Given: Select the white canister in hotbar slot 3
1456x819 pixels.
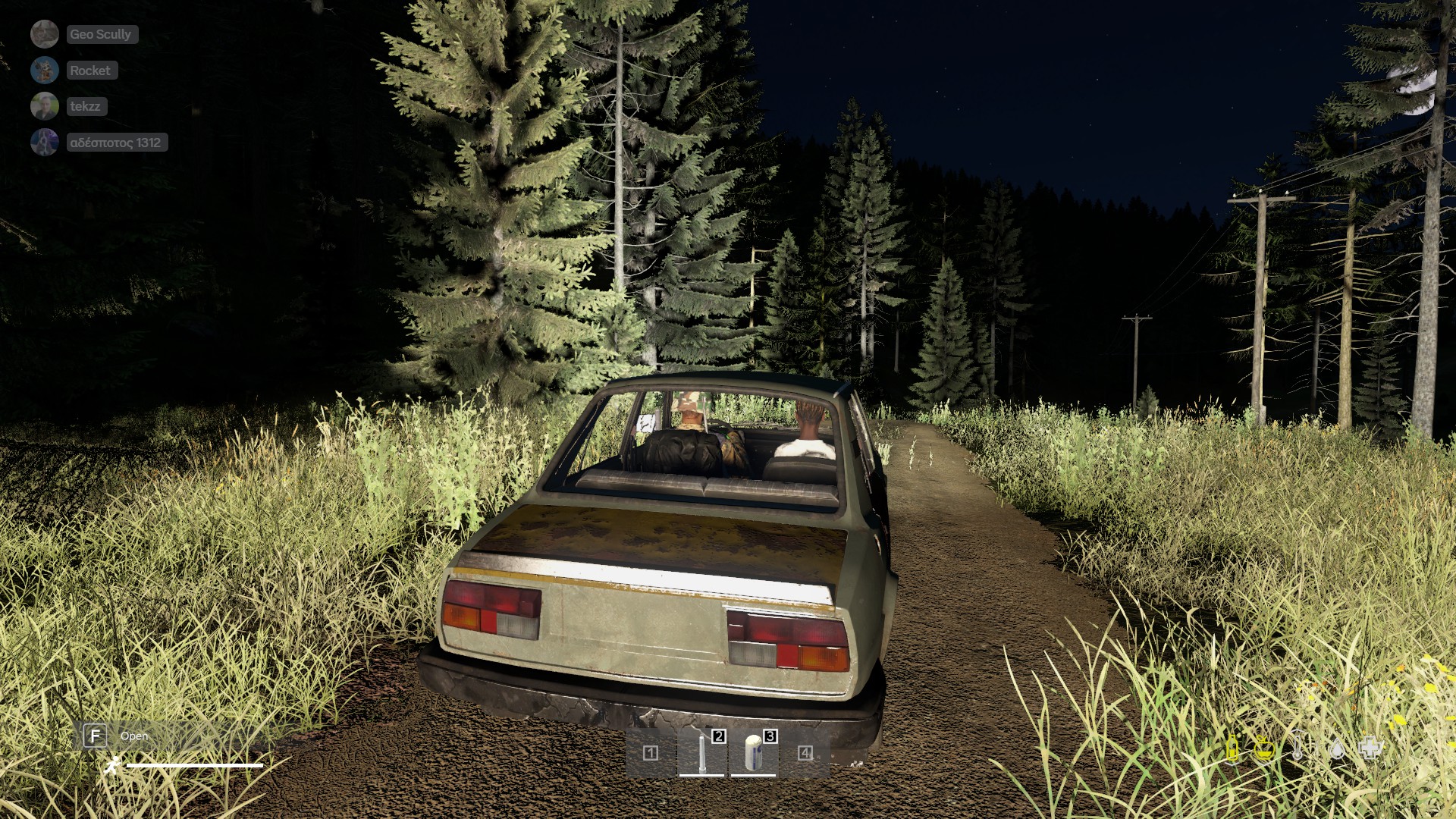Looking at the screenshot, I should click(x=753, y=752).
